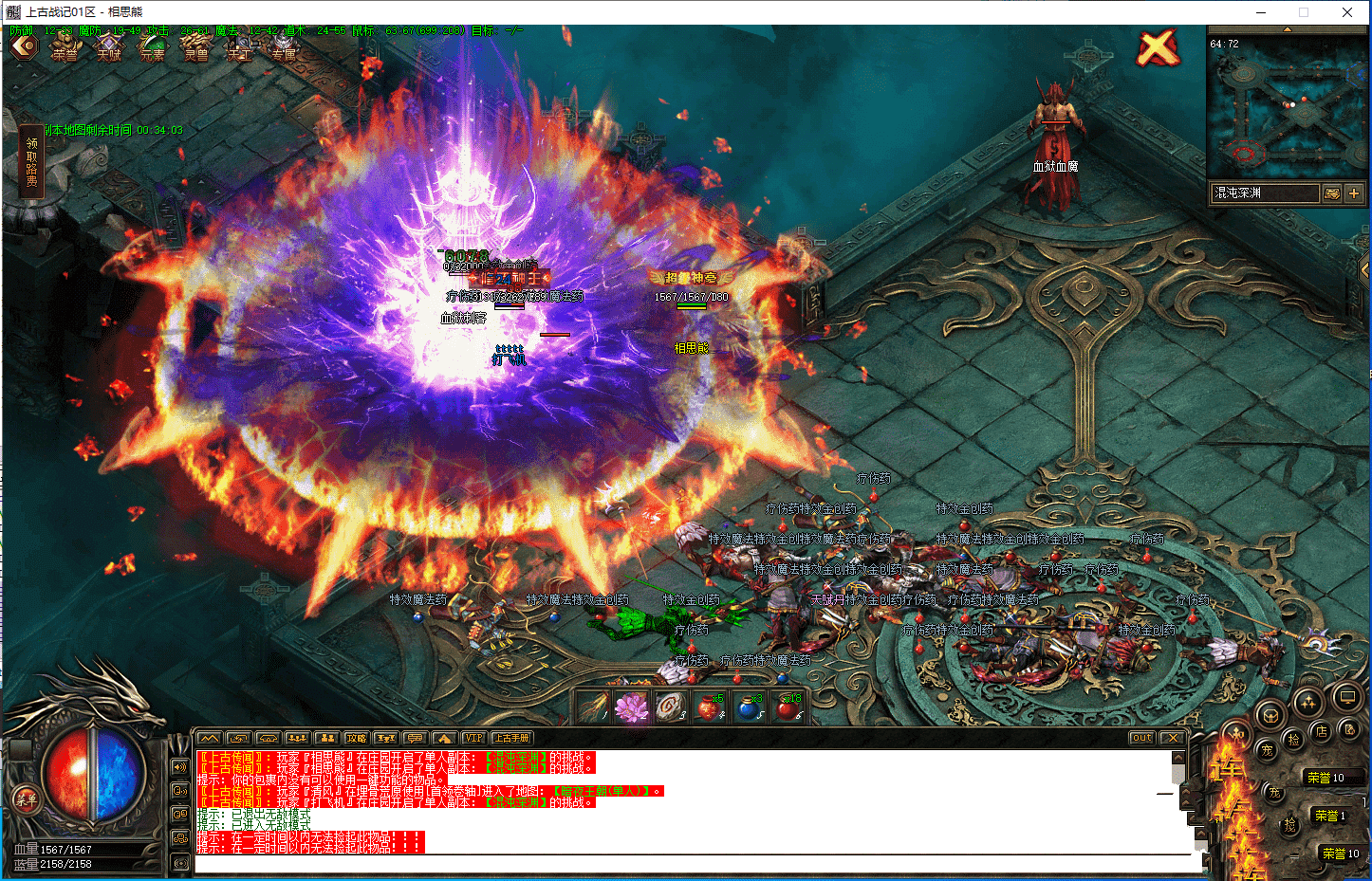Viewport: 1372px width, 881px height.
Task: Click the chat panel's out button
Action: [1141, 738]
